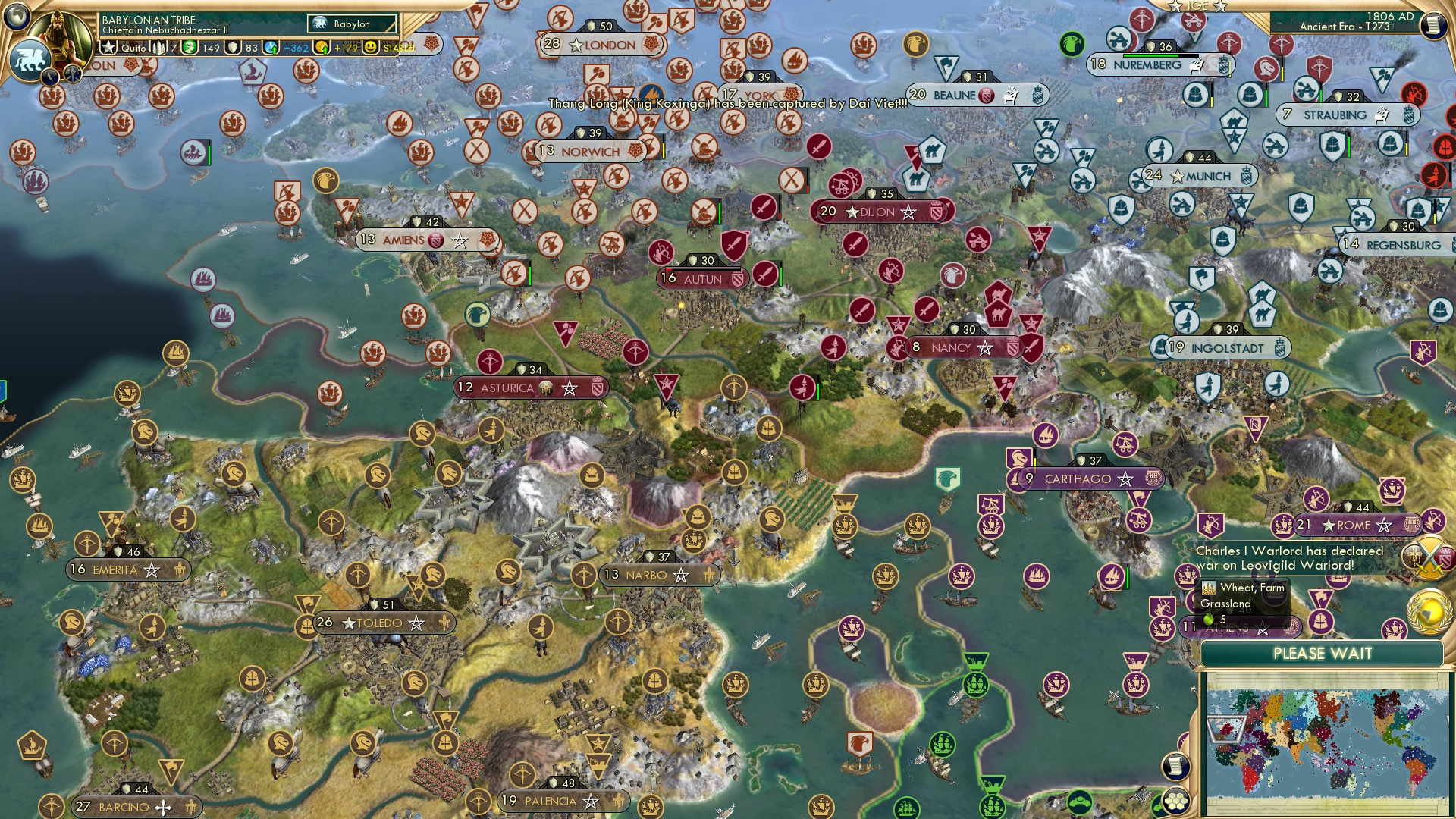The image size is (1456, 819).
Task: Click the gold income +179 coin icon
Action: [x=322, y=47]
